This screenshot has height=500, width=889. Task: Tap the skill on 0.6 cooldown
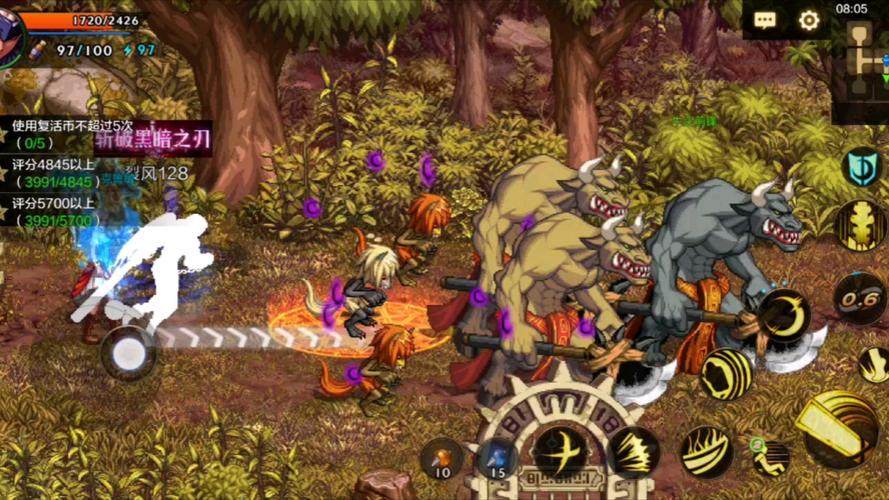861,297
